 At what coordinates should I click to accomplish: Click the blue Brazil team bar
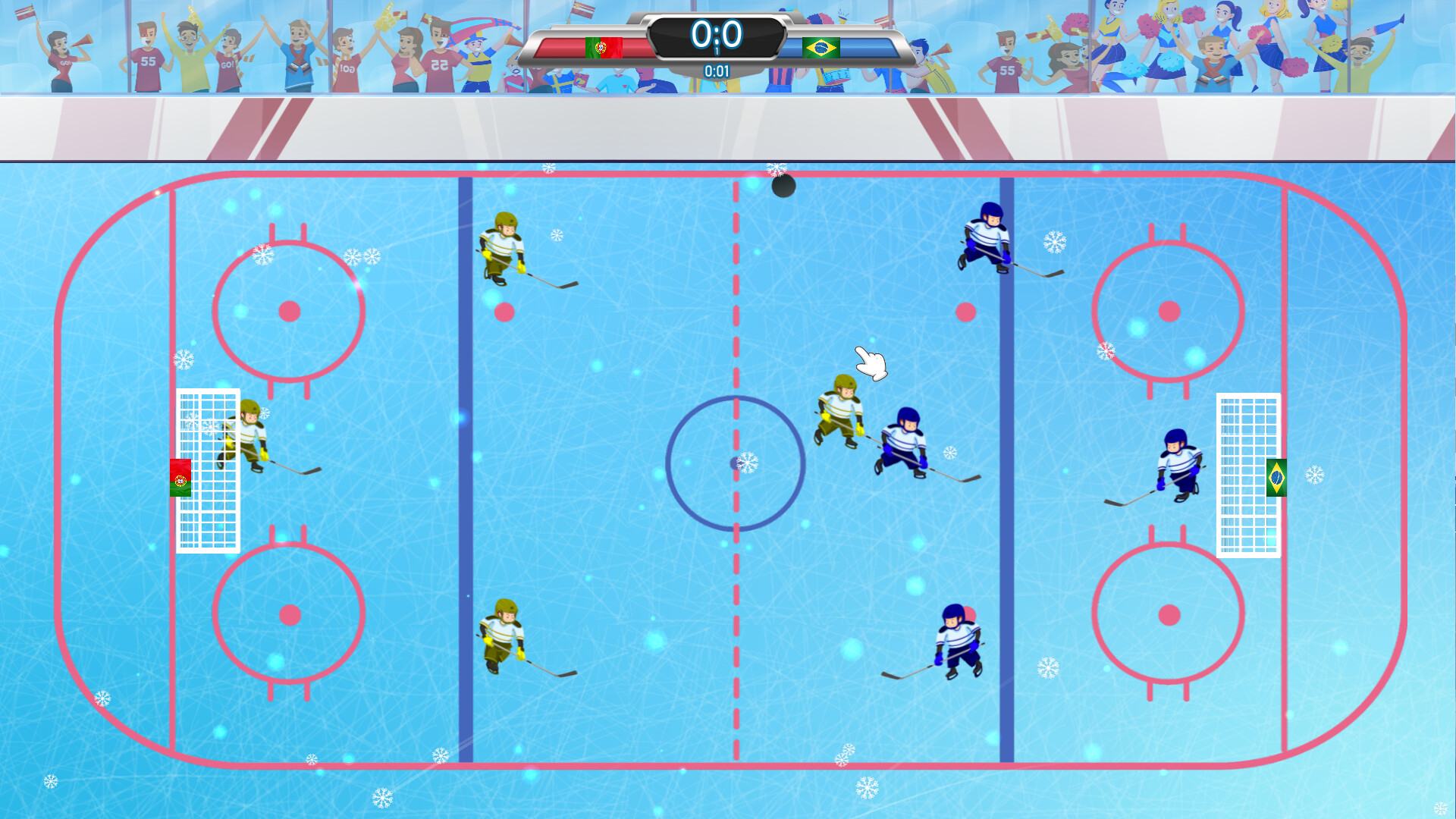(x=864, y=45)
